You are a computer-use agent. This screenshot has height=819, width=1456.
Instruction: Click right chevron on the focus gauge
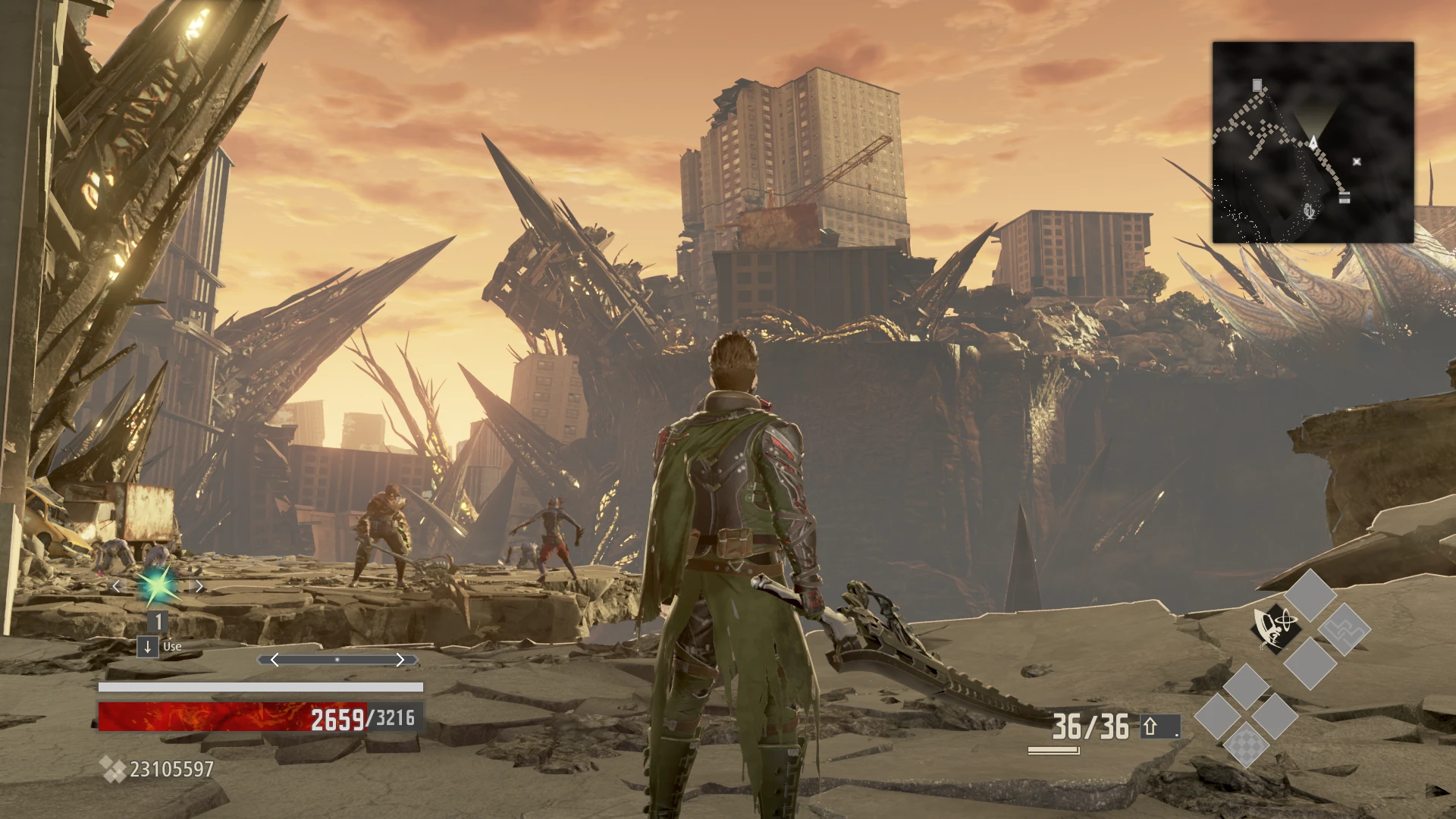coord(400,660)
